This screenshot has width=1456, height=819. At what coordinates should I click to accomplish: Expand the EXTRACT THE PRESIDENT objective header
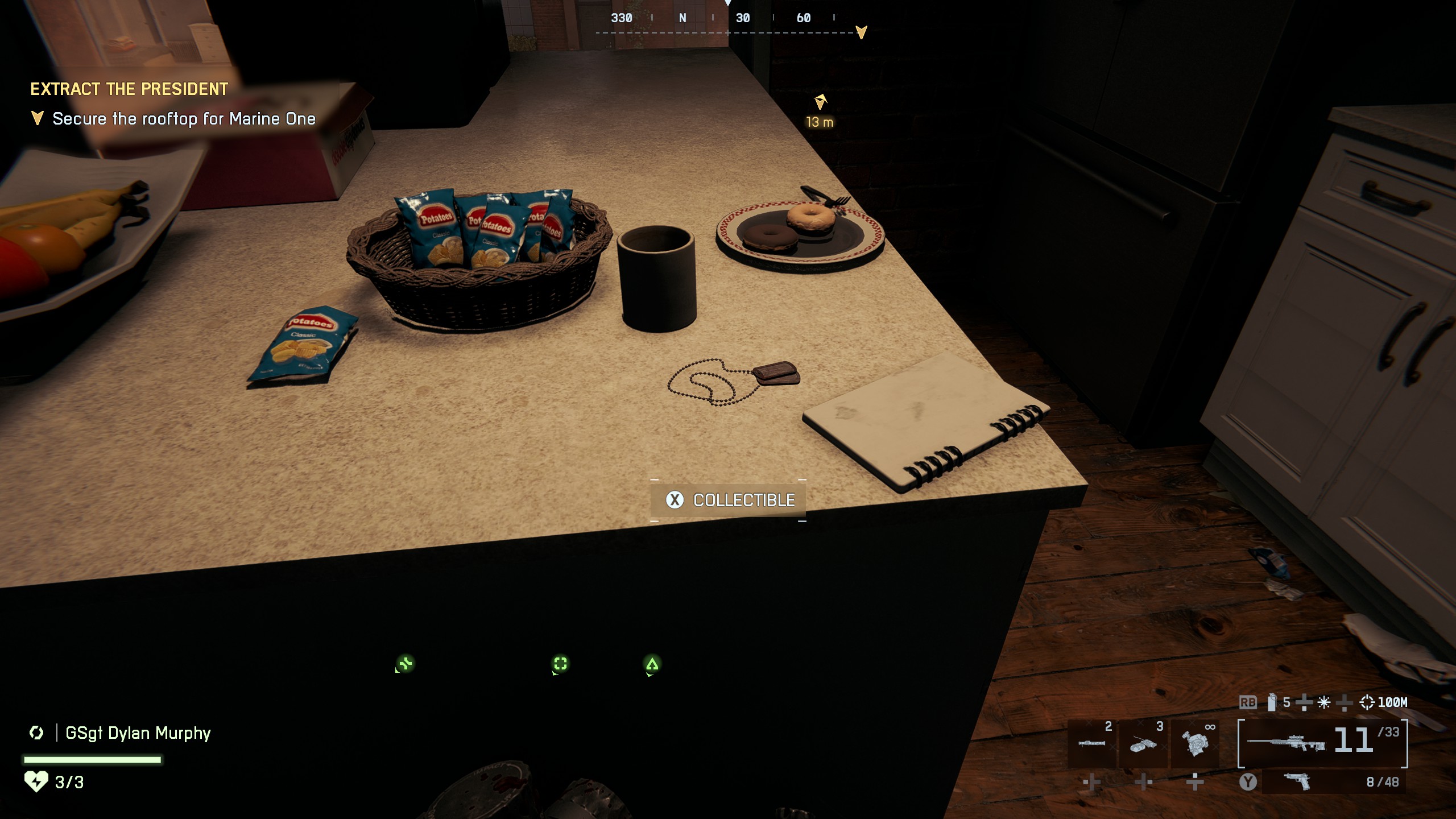tap(128, 89)
